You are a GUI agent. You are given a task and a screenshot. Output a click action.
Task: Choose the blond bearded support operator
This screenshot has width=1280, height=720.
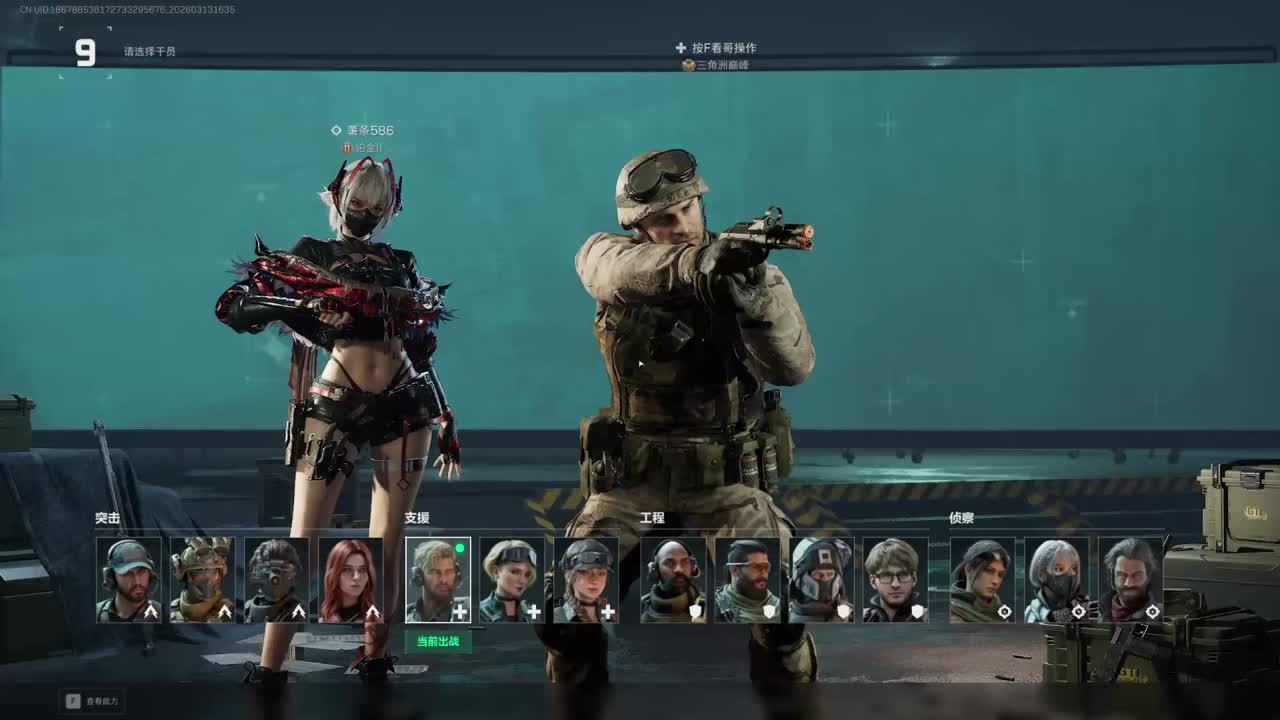tap(438, 580)
